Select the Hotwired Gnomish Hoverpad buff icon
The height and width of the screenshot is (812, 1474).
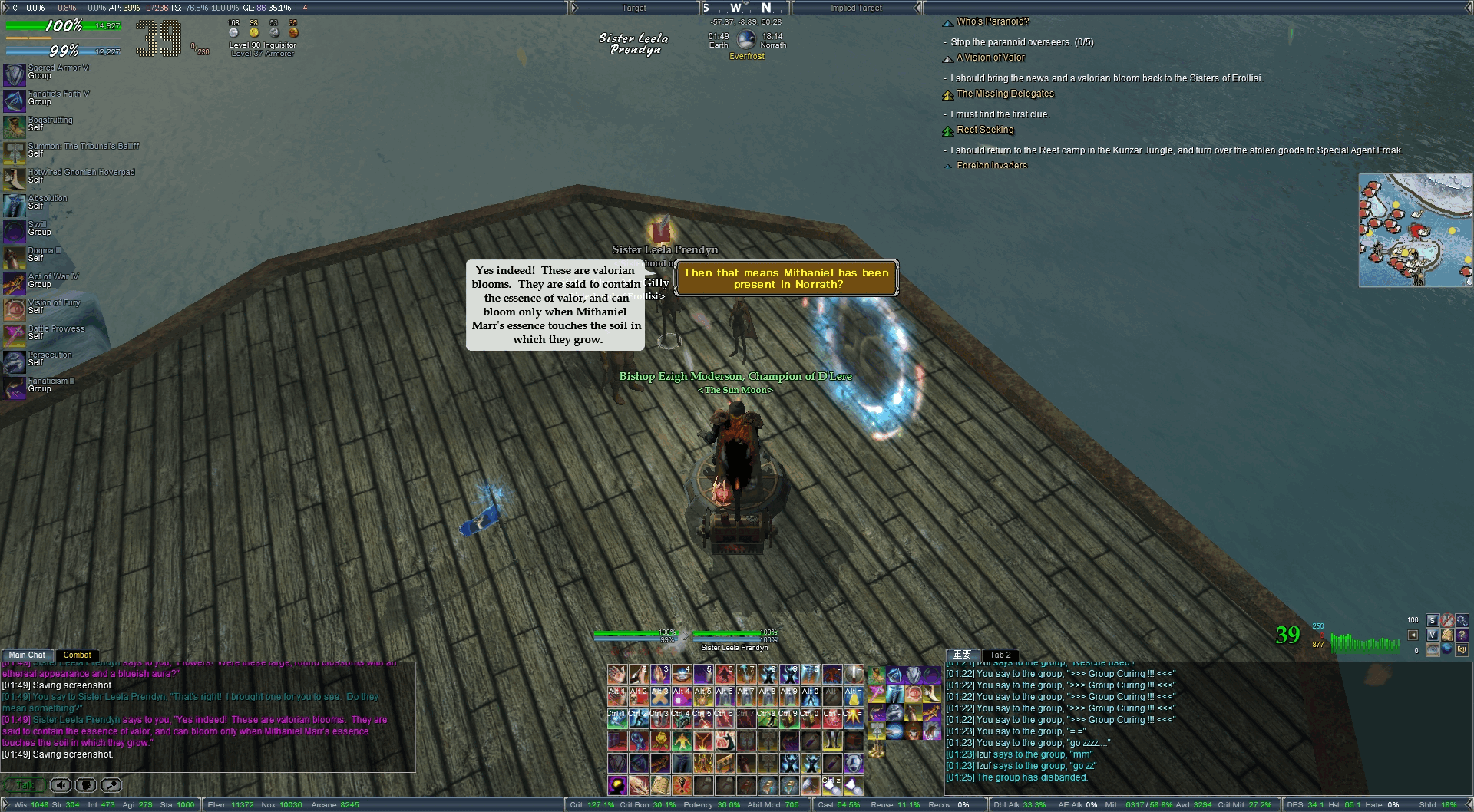(x=15, y=180)
